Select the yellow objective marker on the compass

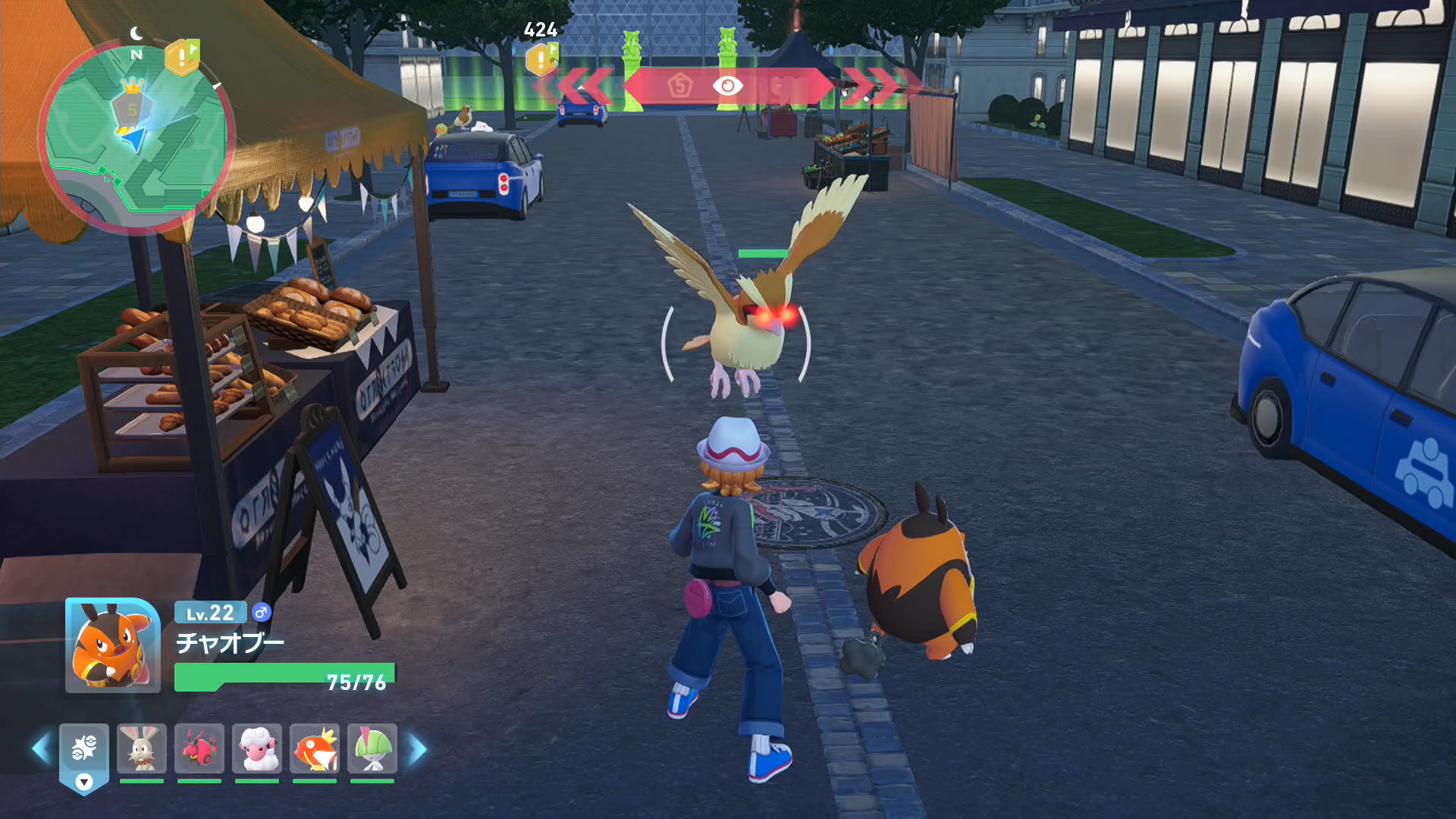pyautogui.click(x=541, y=59)
